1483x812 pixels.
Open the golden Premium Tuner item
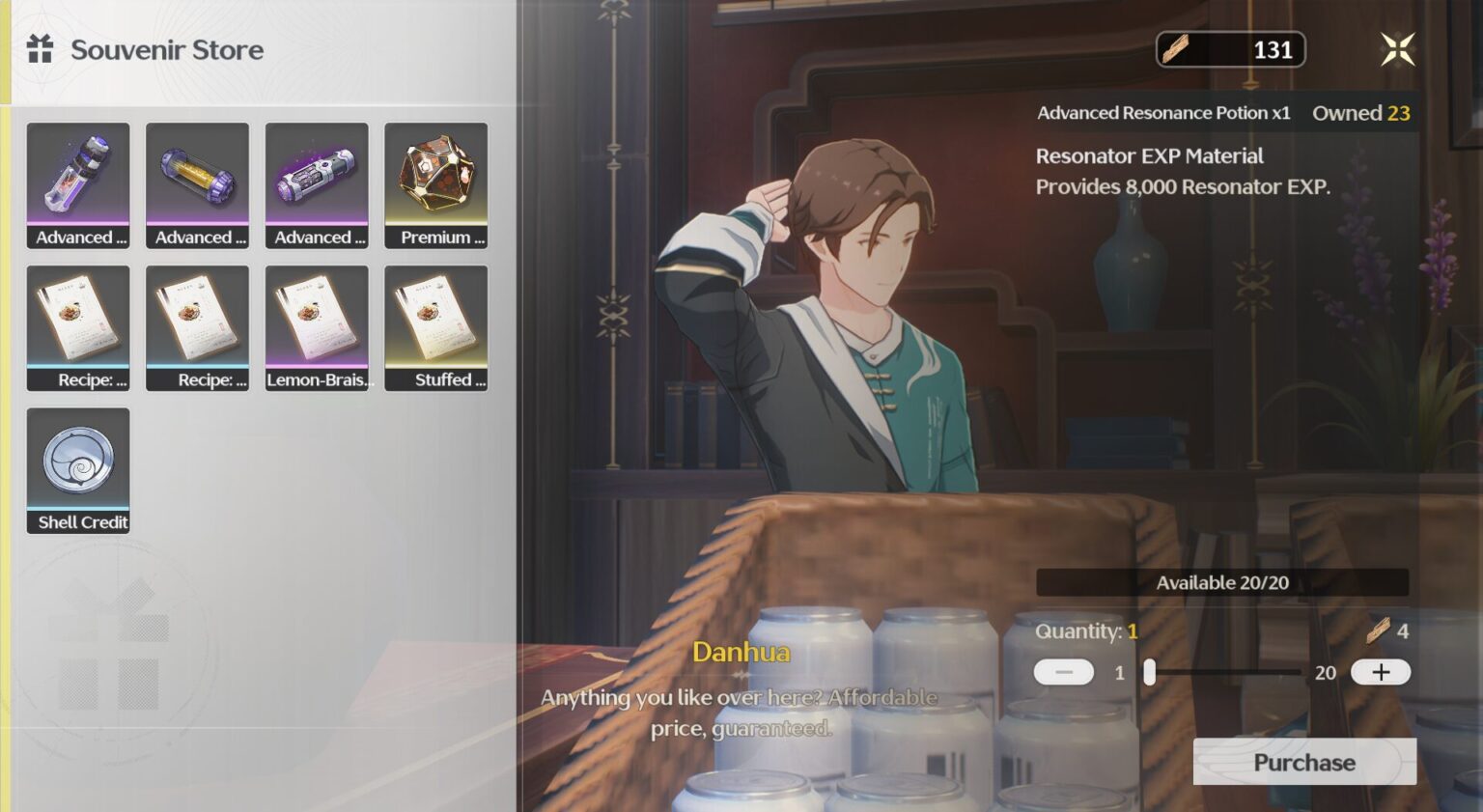click(x=436, y=184)
